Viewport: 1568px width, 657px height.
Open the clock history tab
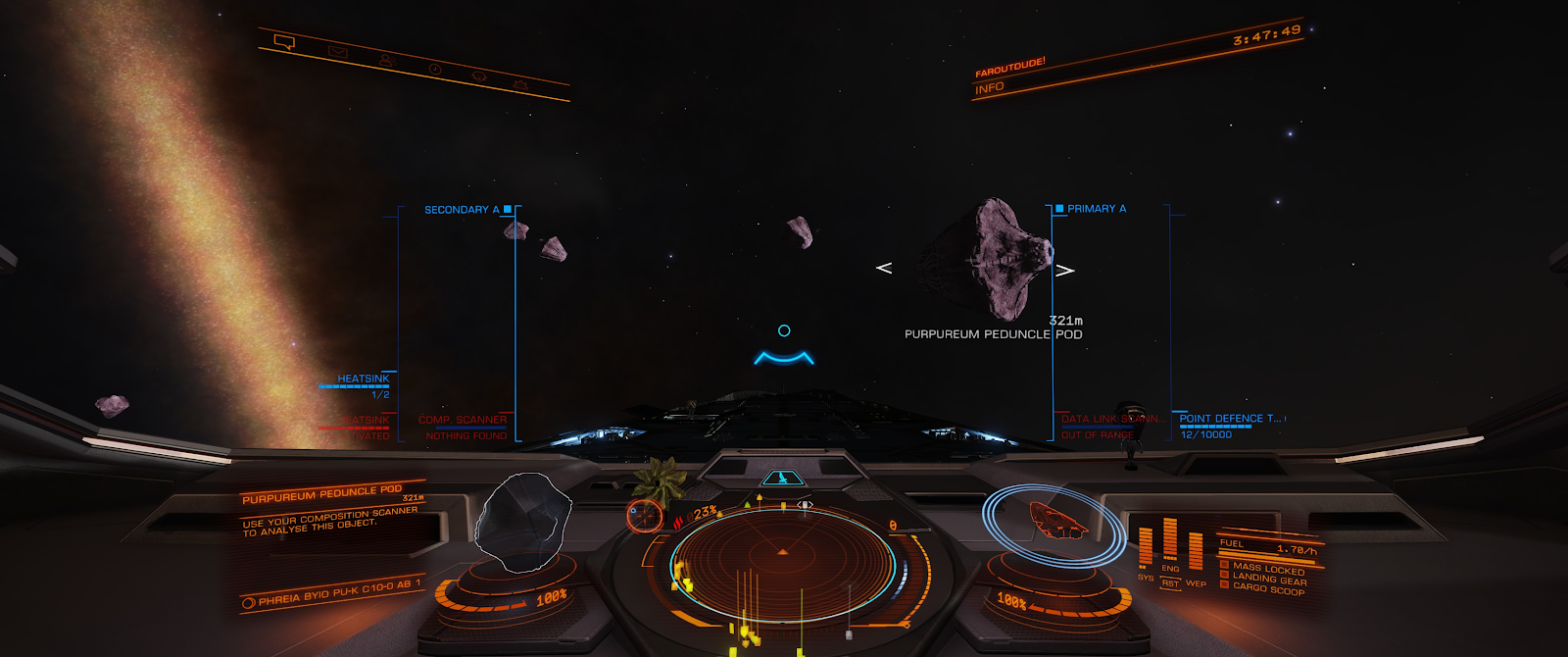click(x=434, y=69)
